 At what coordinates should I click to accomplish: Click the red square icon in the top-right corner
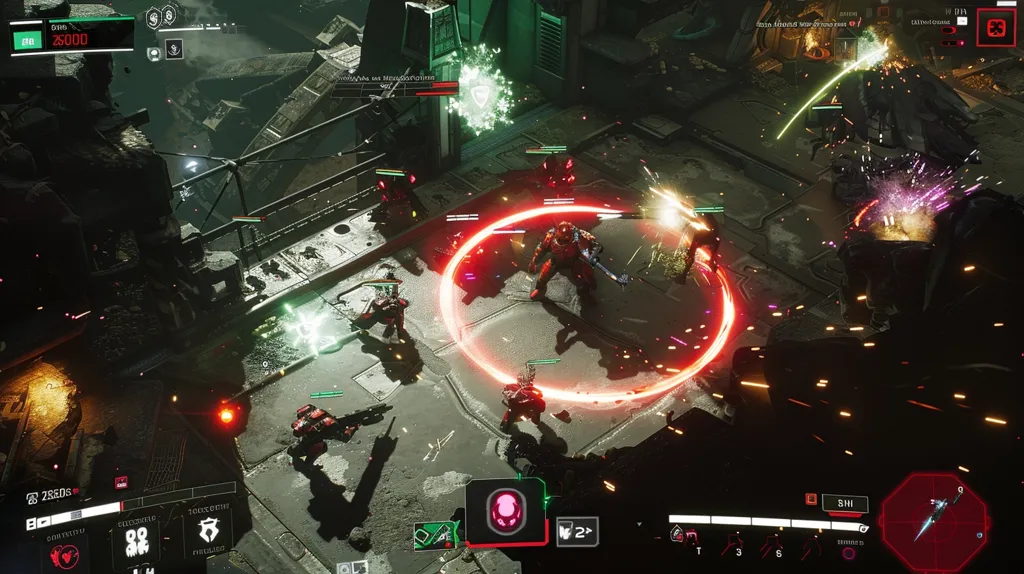pos(995,27)
